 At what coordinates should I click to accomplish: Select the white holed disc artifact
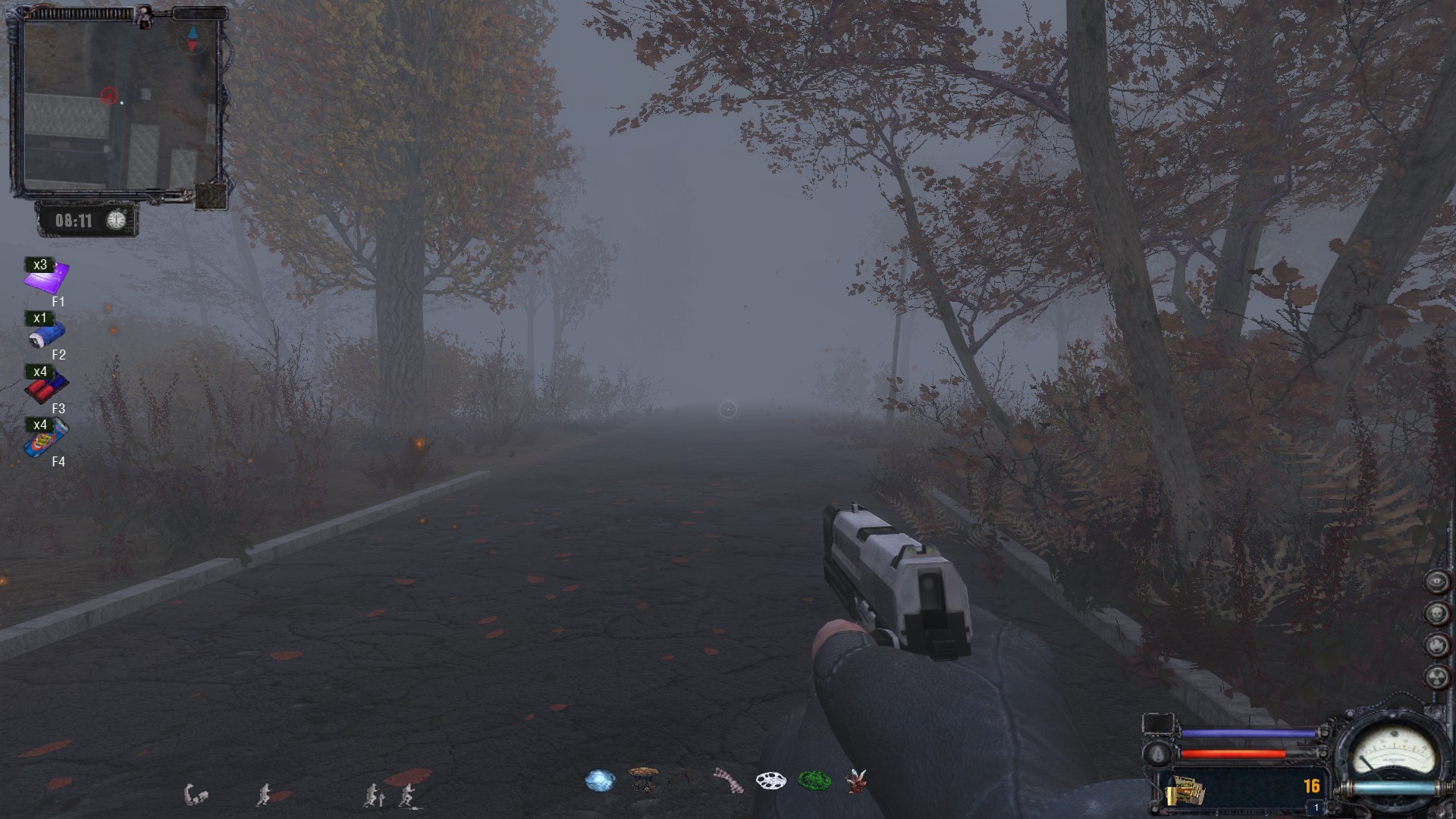(770, 780)
